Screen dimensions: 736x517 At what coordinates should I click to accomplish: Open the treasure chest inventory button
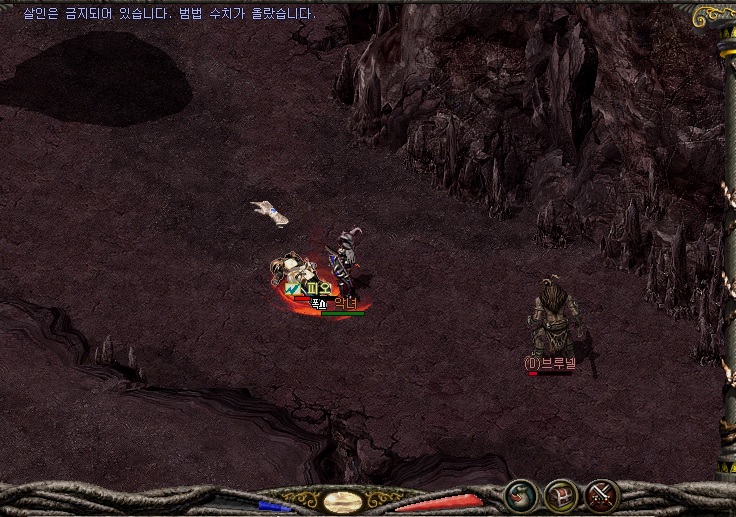(561, 496)
